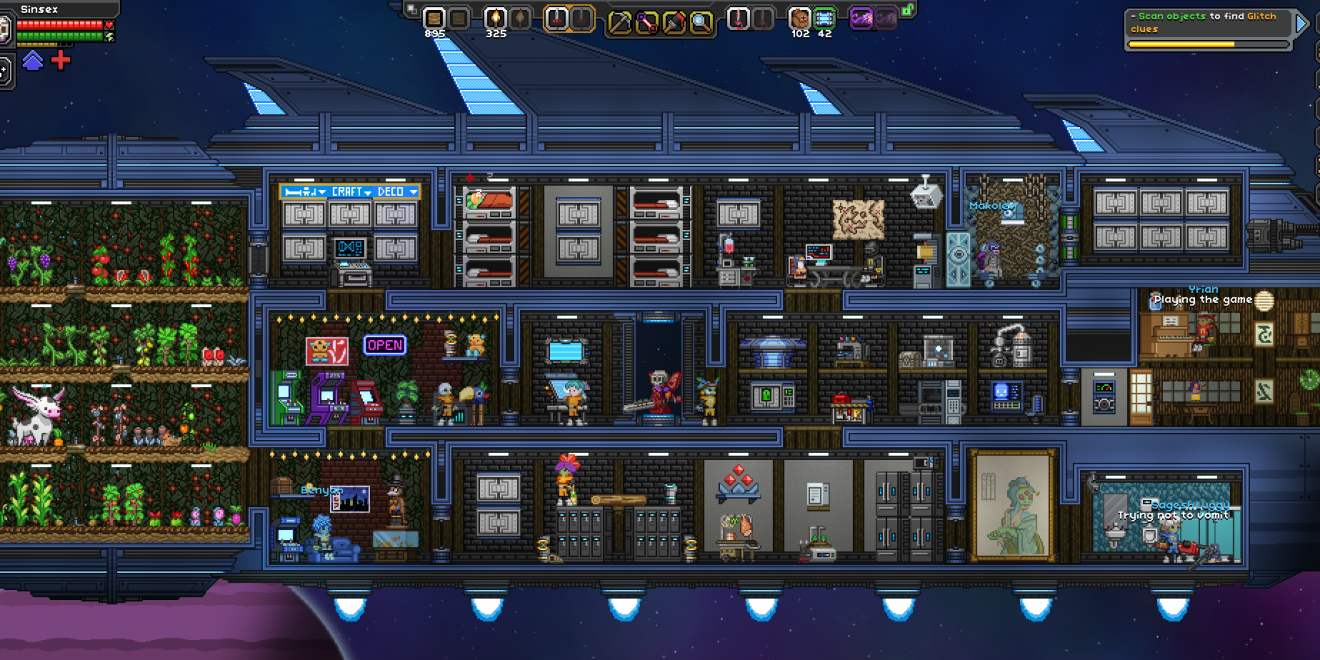Select the green-framed slot showing 42
Screen dimensions: 1320x660
coord(824,18)
